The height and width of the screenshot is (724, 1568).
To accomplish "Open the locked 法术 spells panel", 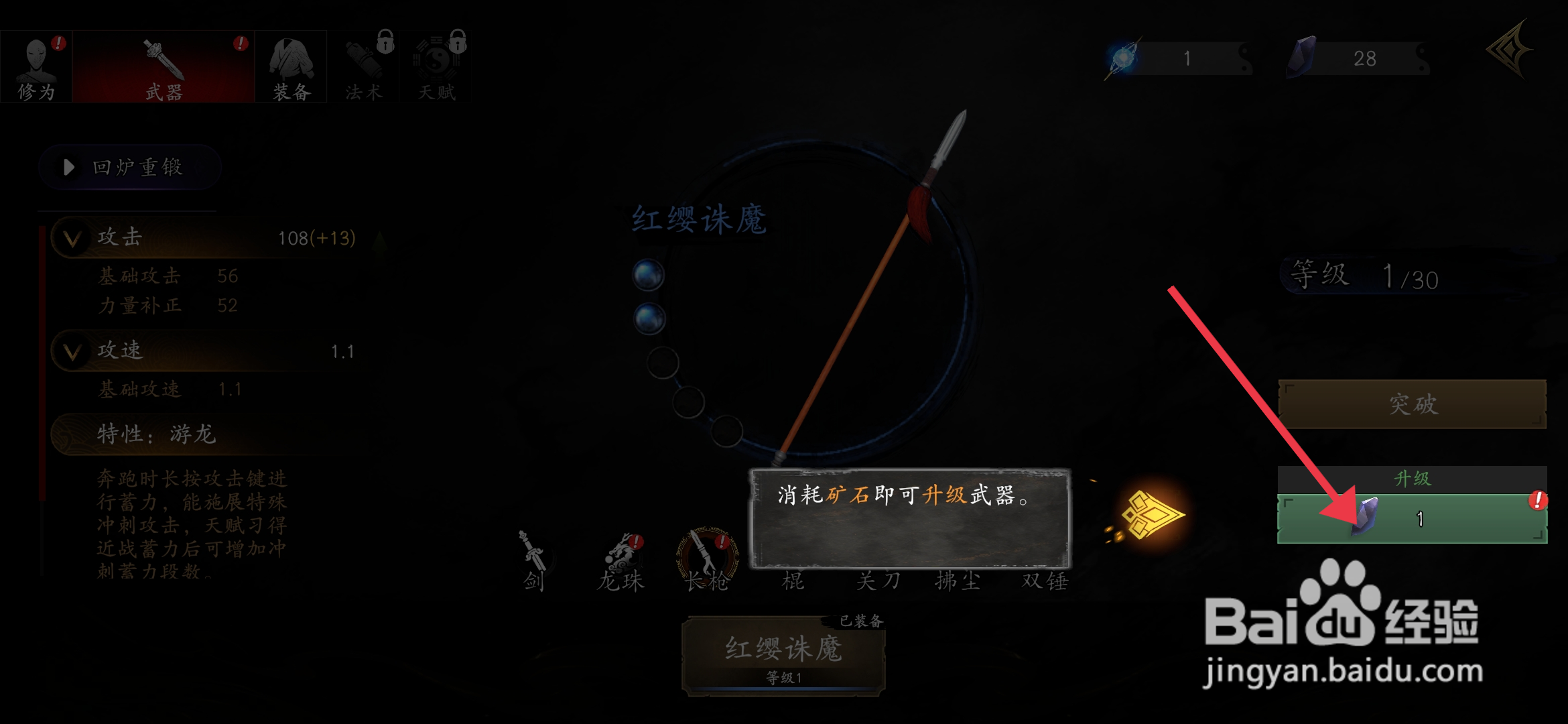I will (x=363, y=65).
